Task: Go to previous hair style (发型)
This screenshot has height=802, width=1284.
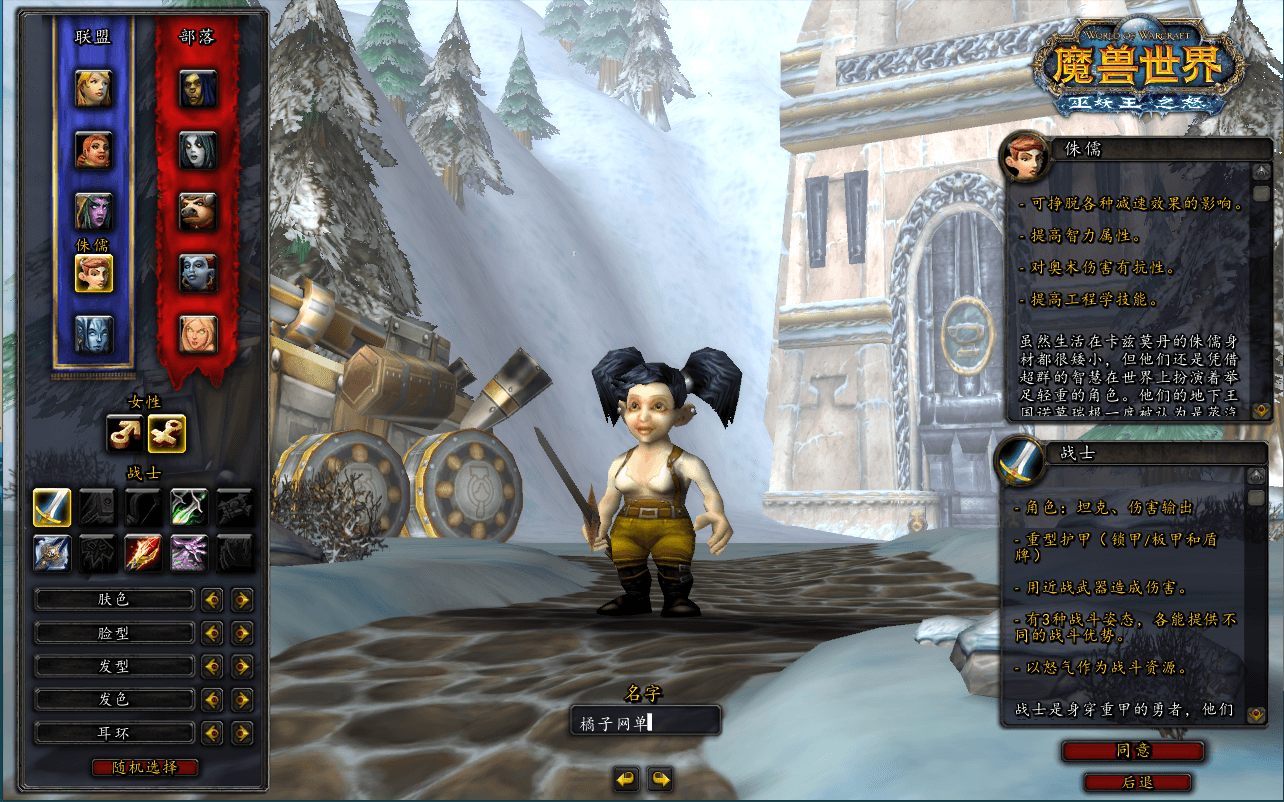Action: click(211, 666)
